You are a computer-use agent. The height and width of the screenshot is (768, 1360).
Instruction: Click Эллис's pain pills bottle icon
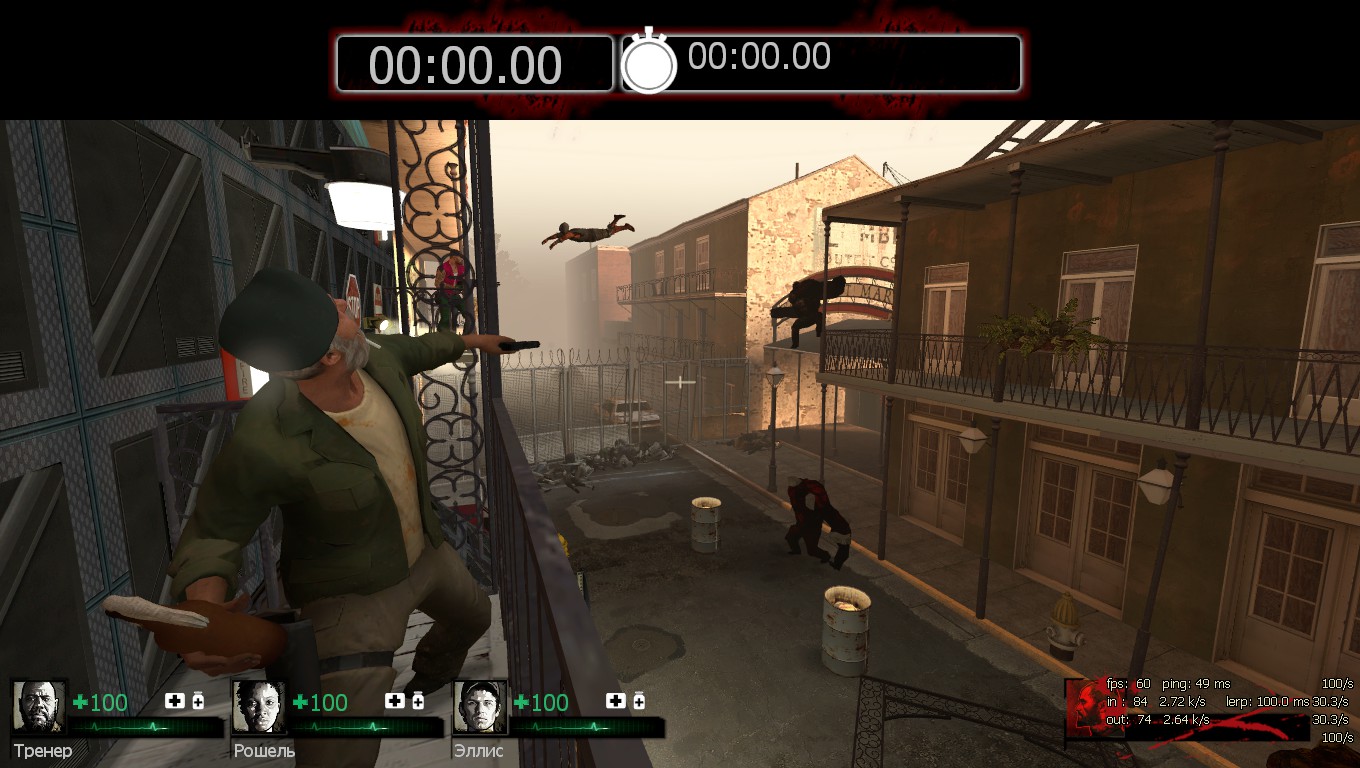tap(639, 700)
